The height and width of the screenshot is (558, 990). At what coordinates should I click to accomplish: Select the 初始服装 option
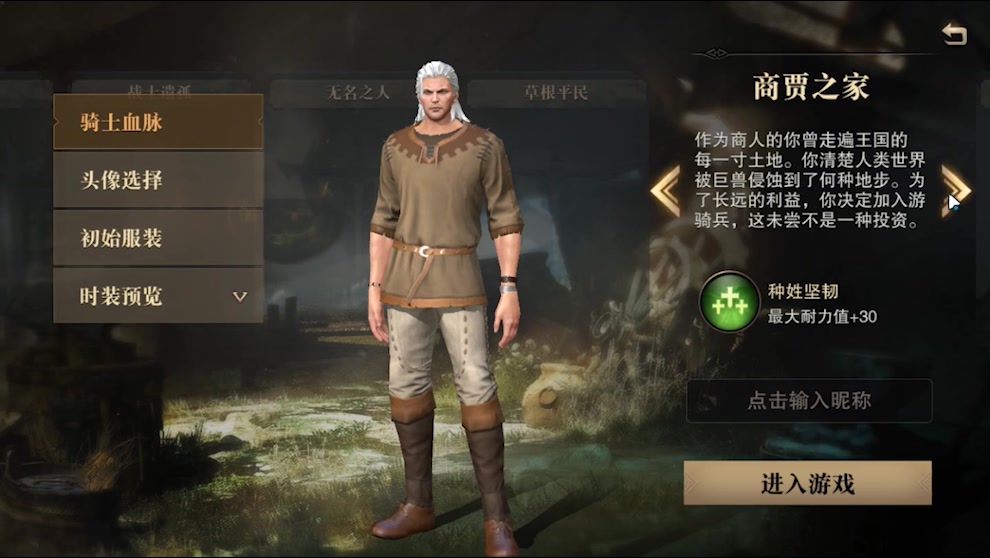pos(158,239)
